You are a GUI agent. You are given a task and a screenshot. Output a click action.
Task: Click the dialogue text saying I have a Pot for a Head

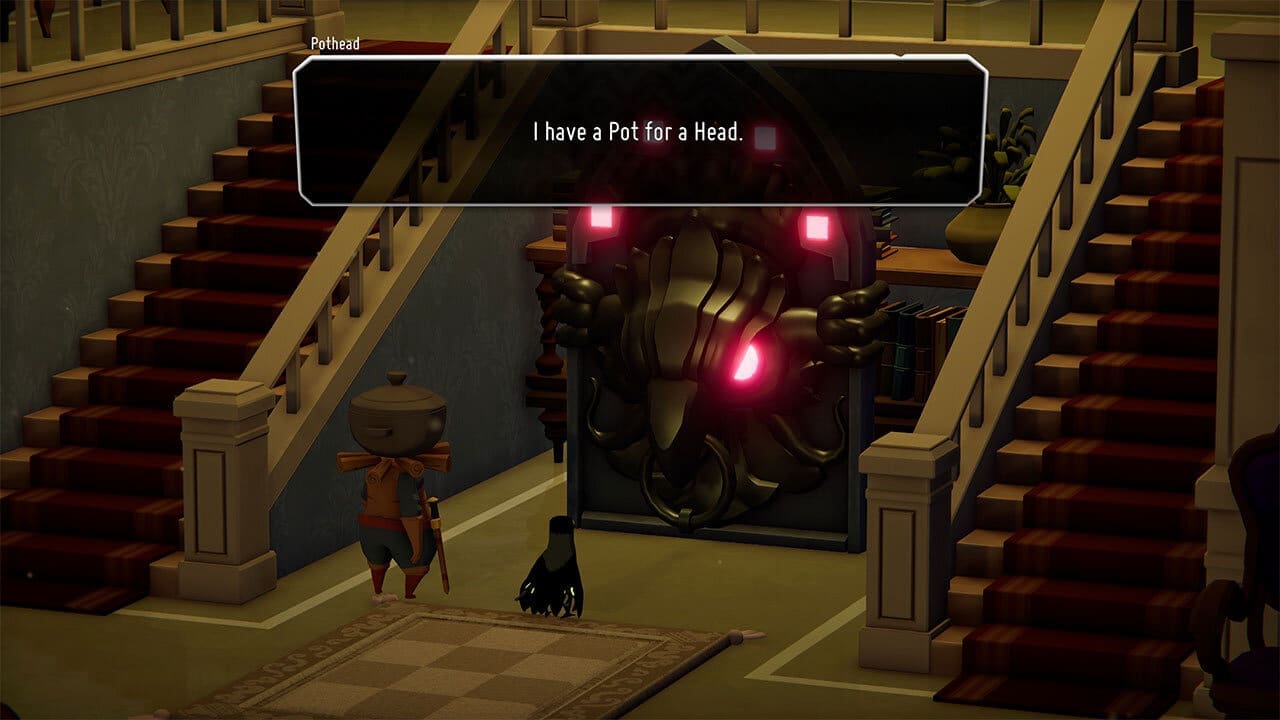coord(636,128)
